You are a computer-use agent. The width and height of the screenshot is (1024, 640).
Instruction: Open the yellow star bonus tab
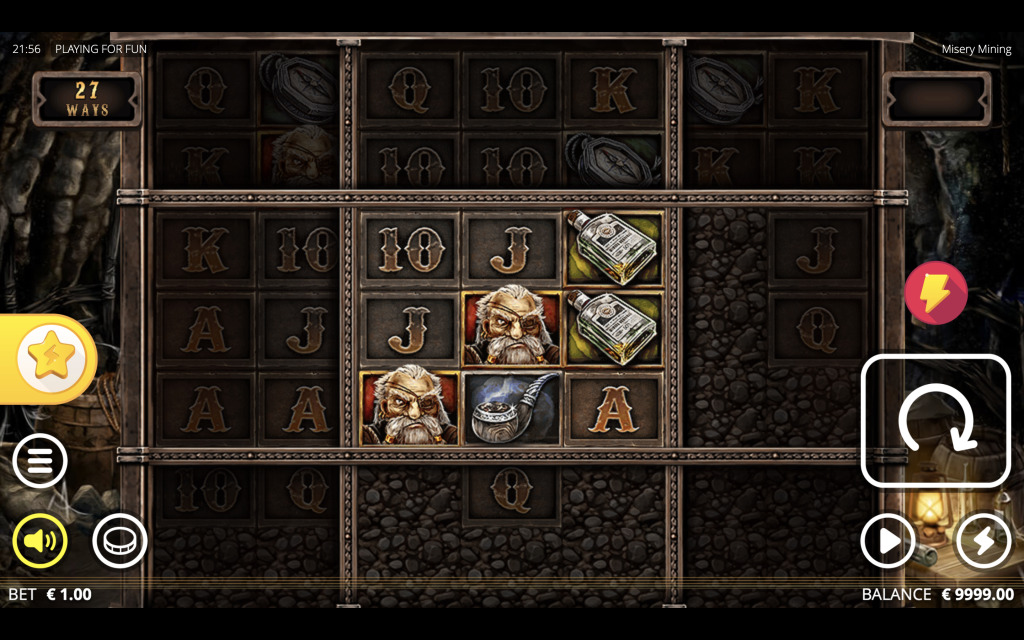click(48, 359)
